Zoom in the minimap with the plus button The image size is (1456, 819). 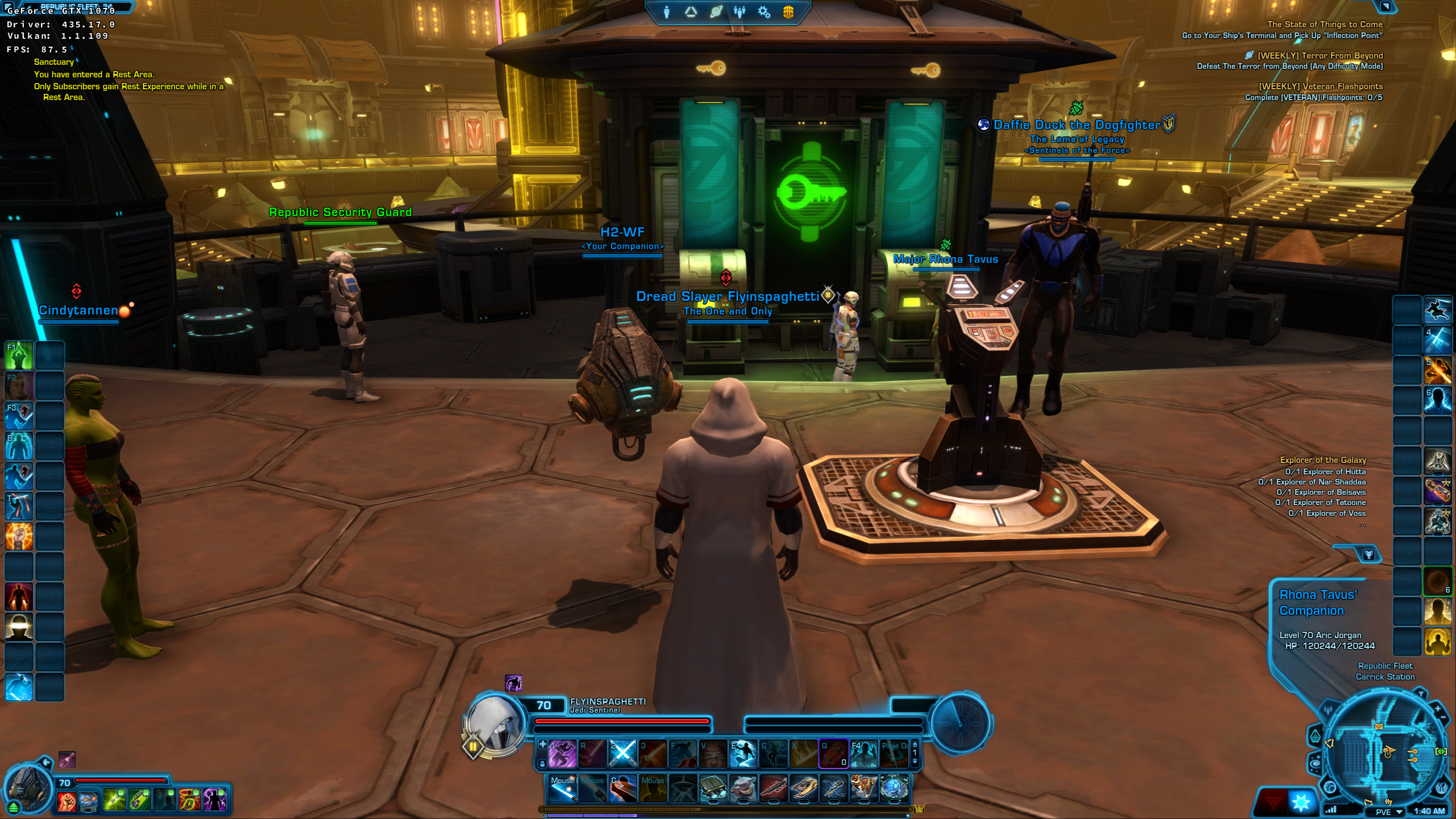1438,709
